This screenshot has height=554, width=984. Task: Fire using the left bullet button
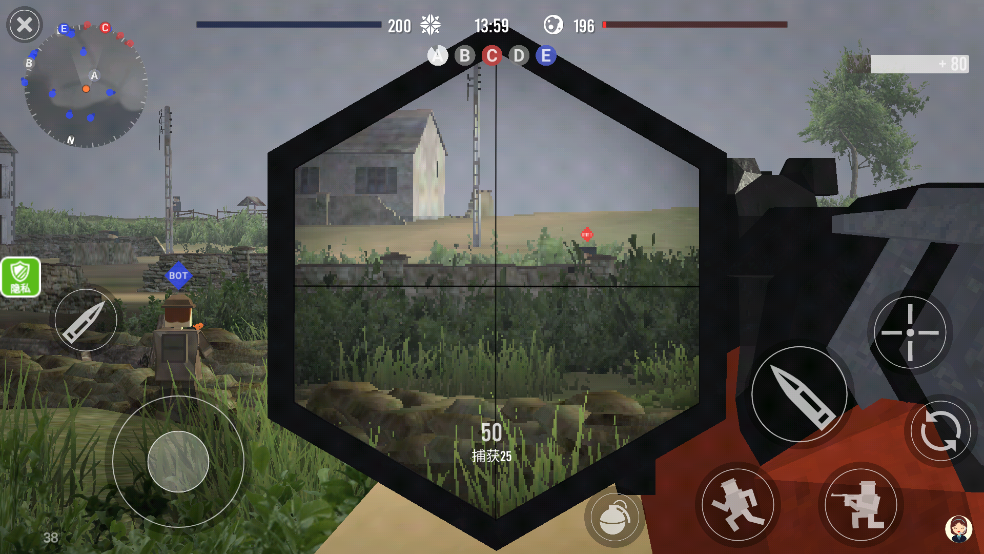(x=85, y=321)
